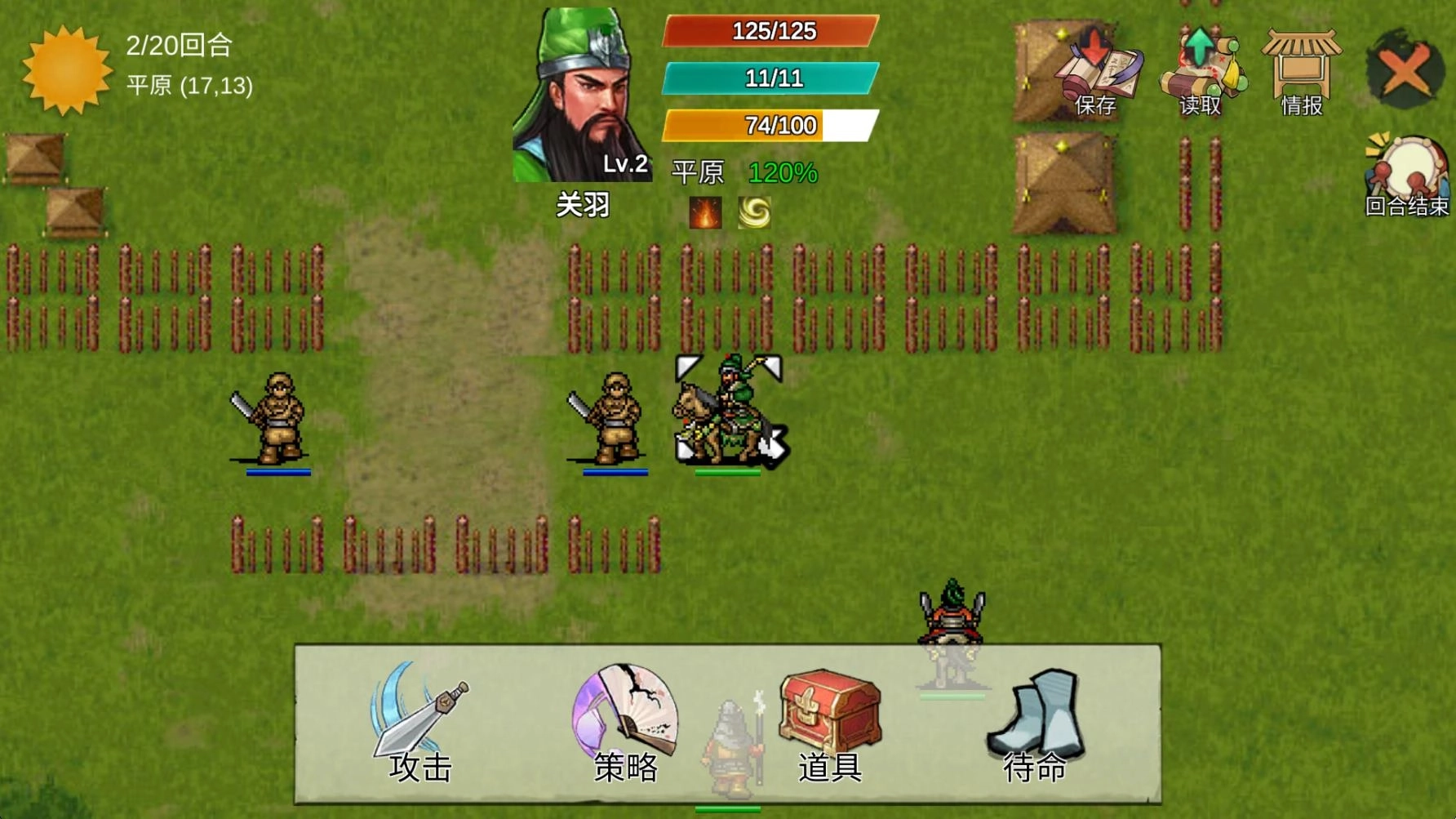Select the highlighted Guan Yu cavalry unit
This screenshot has height=819, width=1456.
pyautogui.click(x=726, y=411)
